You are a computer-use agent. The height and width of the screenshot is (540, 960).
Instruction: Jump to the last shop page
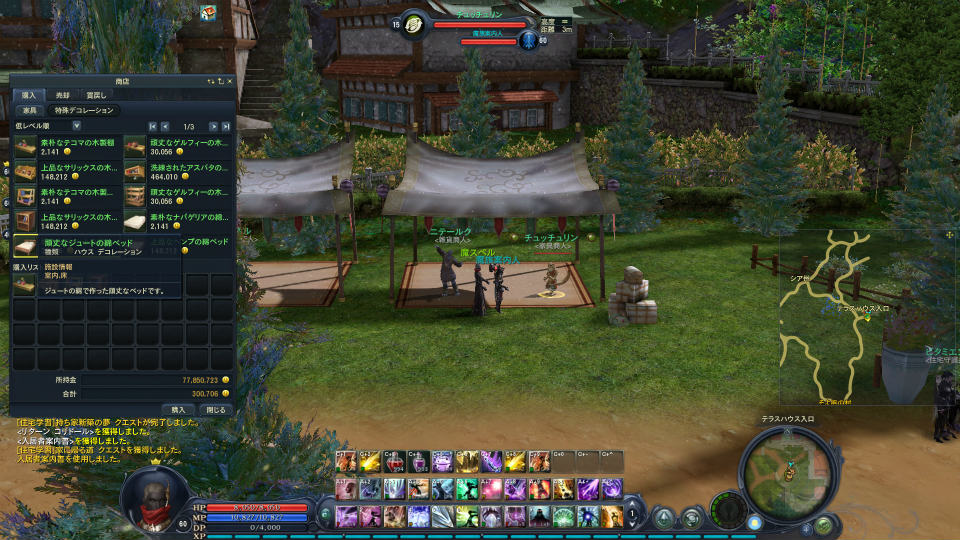pos(226,126)
